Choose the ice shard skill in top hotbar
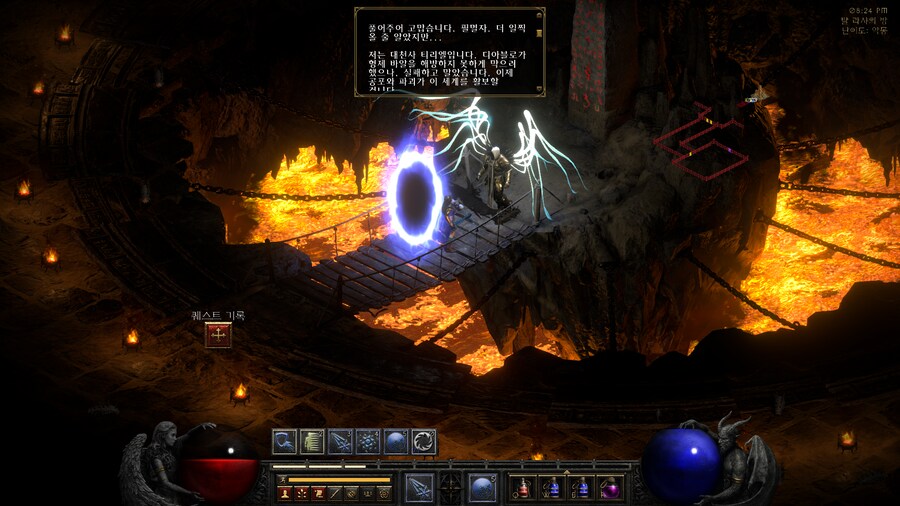 pos(340,441)
